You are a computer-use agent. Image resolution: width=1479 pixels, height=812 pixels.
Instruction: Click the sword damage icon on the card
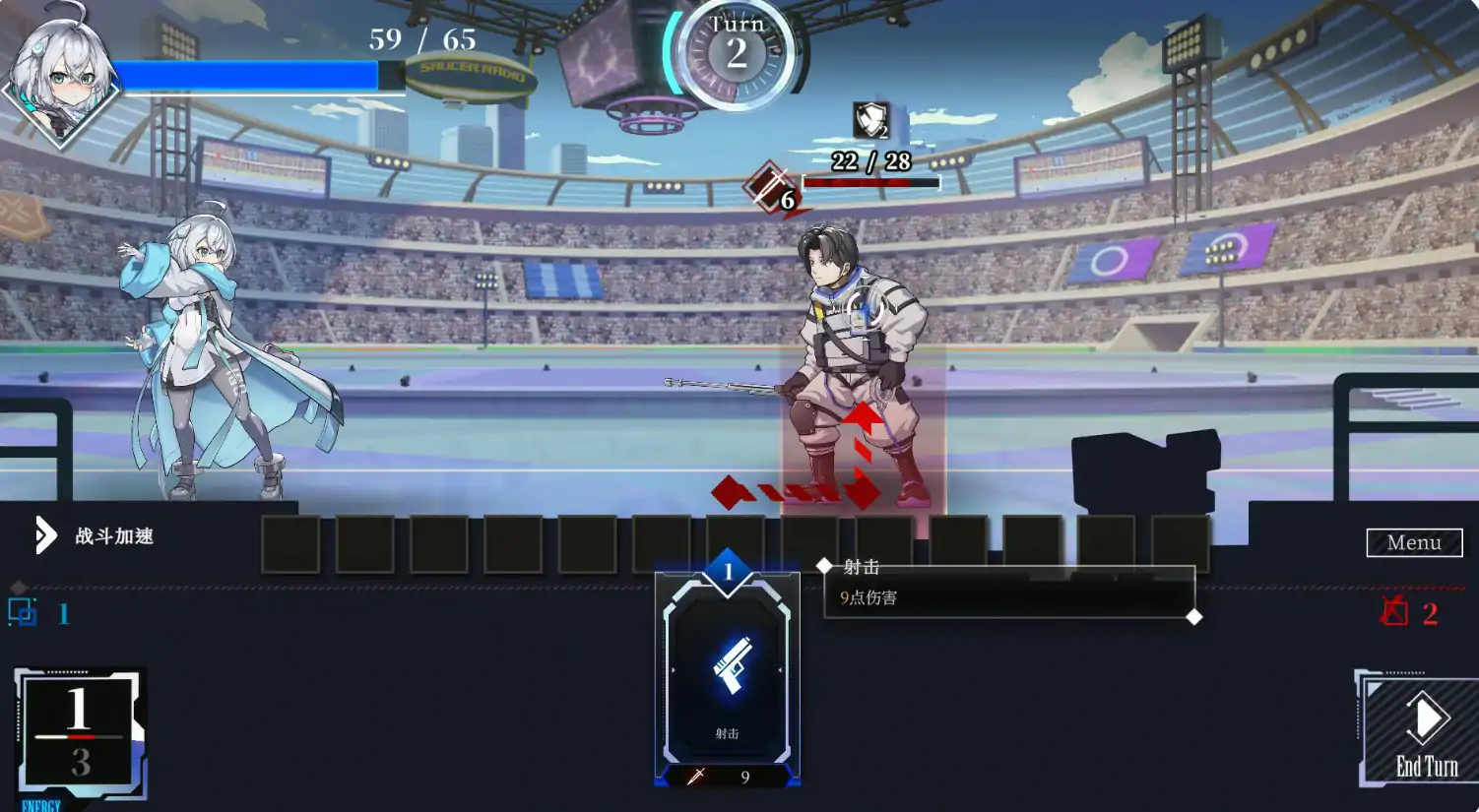coord(695,777)
